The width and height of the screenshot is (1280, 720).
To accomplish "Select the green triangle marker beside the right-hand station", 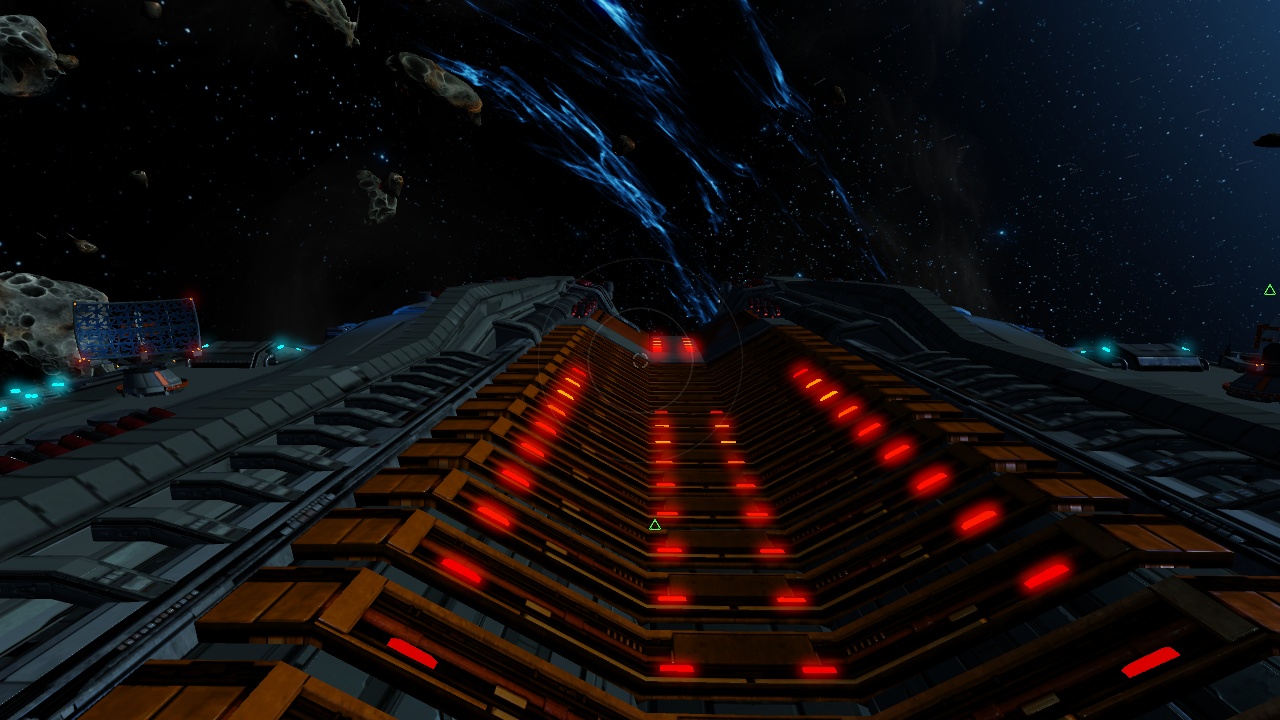I will (x=1269, y=290).
